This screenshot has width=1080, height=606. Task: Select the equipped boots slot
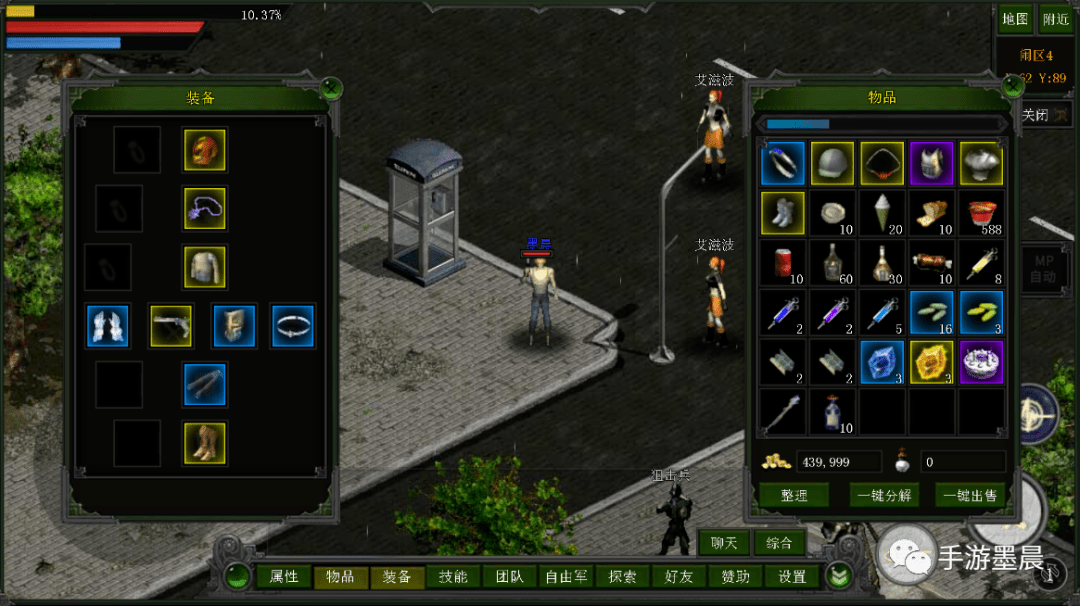[204, 442]
